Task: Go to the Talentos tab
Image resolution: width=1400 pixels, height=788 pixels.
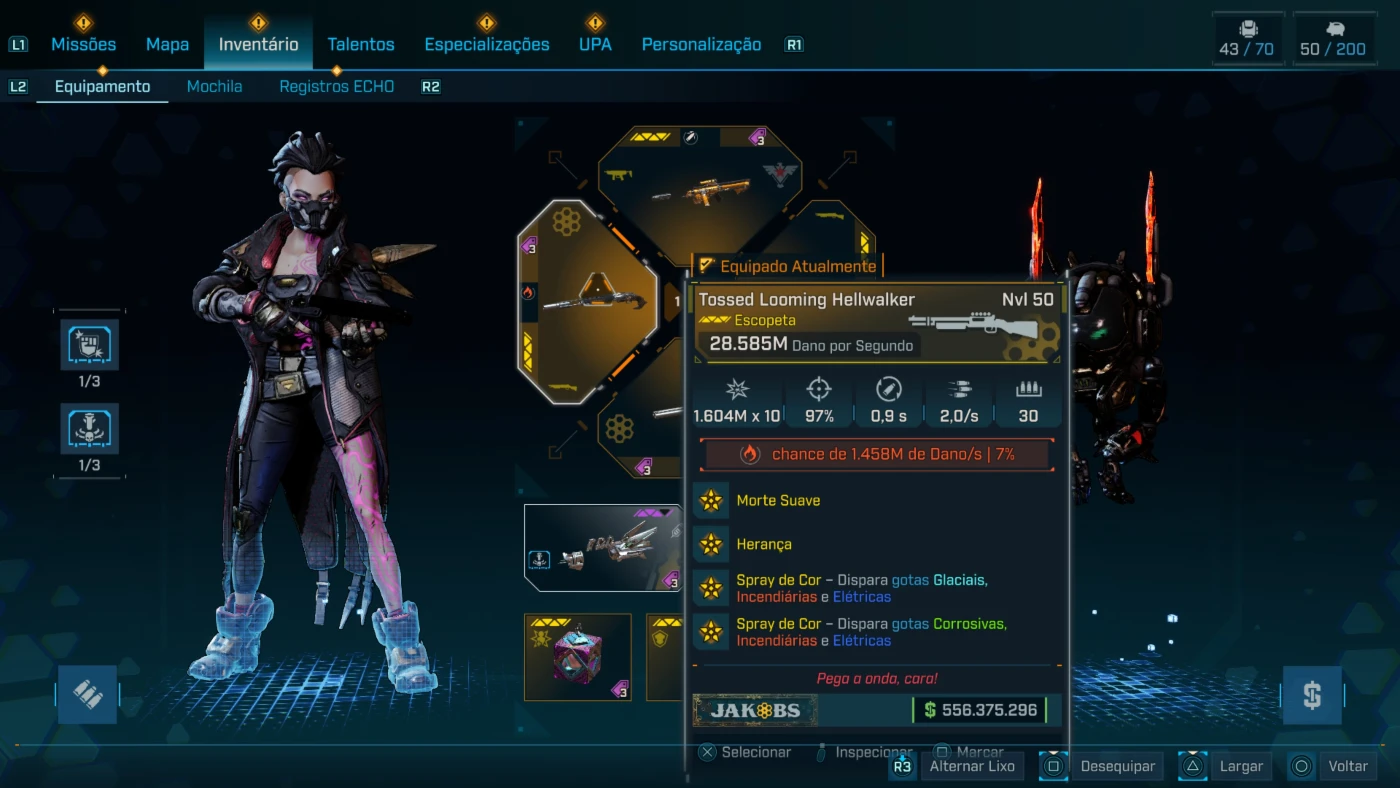Action: pyautogui.click(x=361, y=44)
